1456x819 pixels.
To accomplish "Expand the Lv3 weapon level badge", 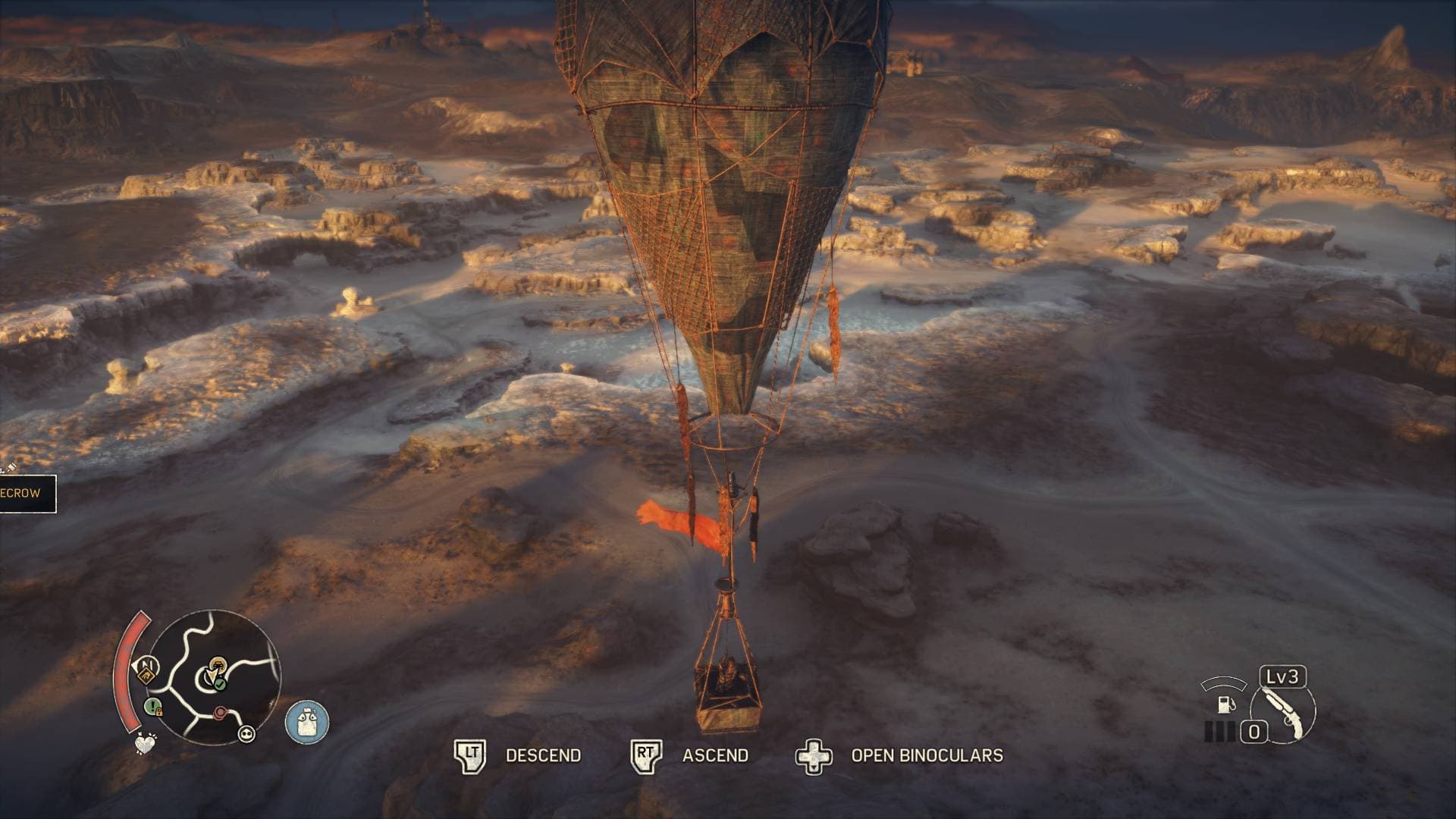I will click(1282, 677).
